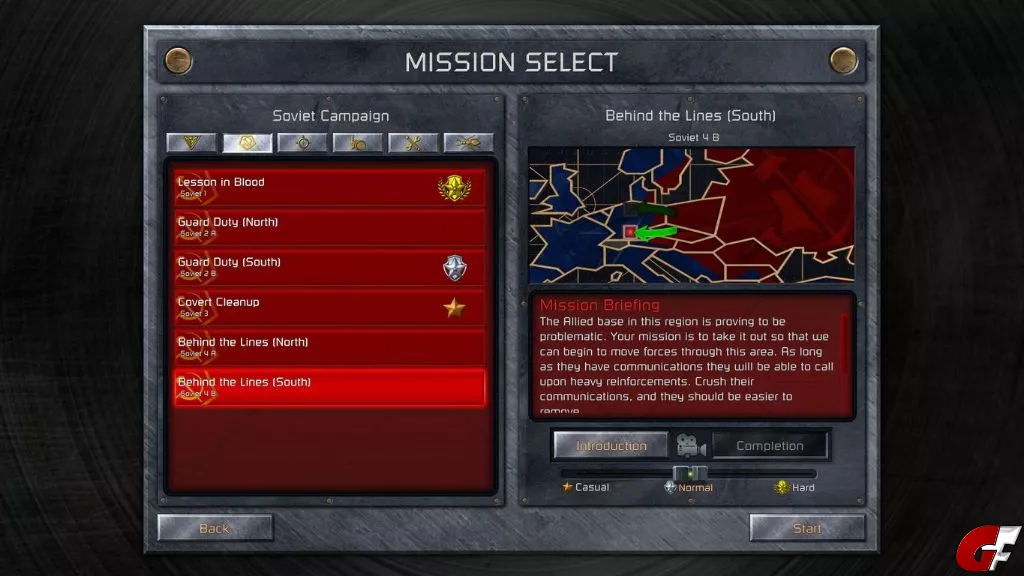Choose Guard Duty (North) mission
The height and width of the screenshot is (576, 1024).
pos(330,227)
